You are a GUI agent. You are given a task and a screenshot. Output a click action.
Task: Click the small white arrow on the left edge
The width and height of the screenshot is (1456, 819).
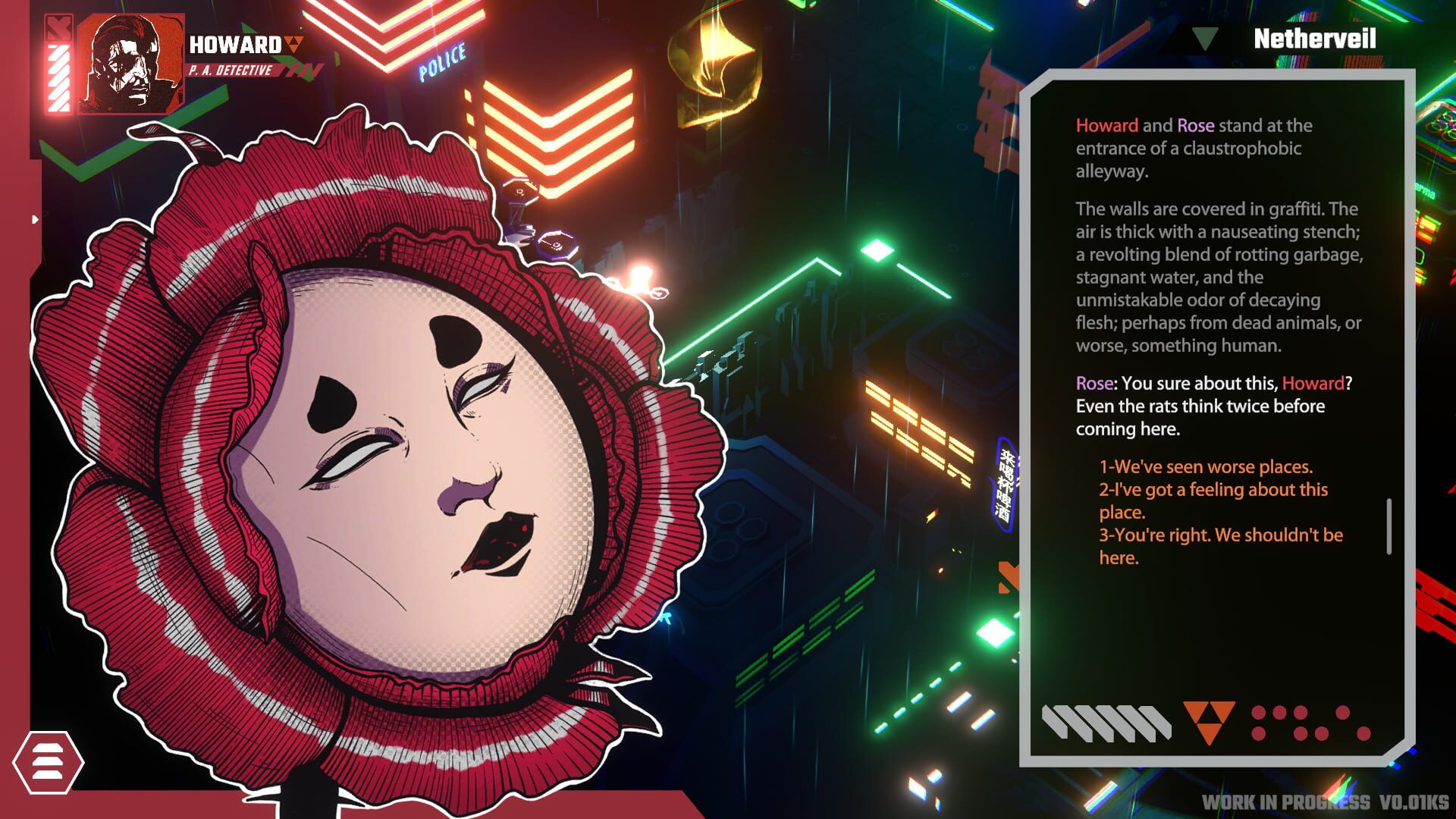[35, 220]
